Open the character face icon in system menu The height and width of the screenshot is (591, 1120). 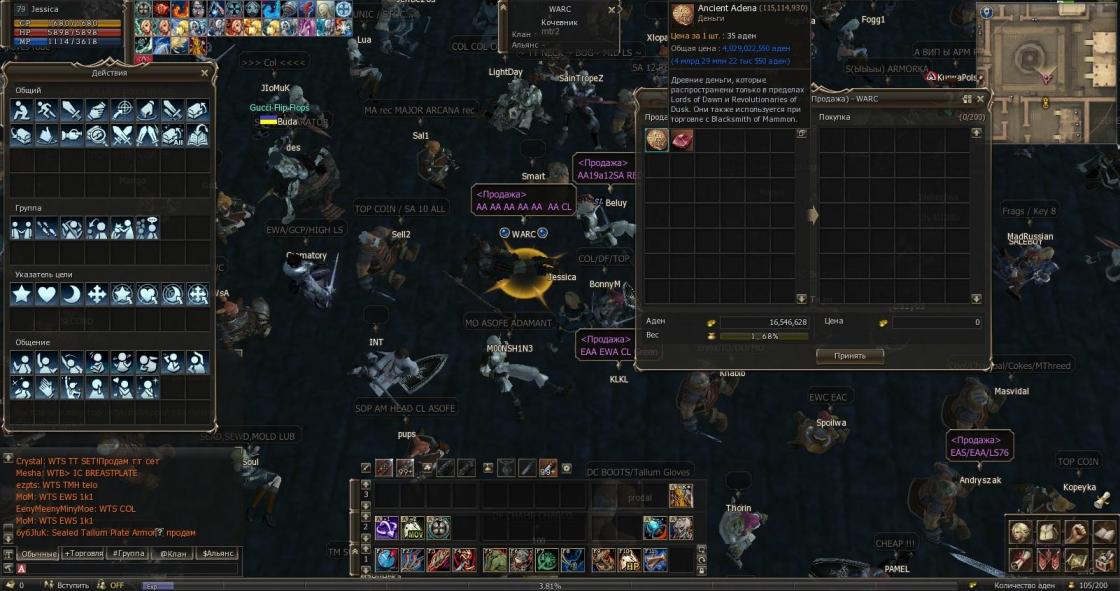click(1021, 532)
